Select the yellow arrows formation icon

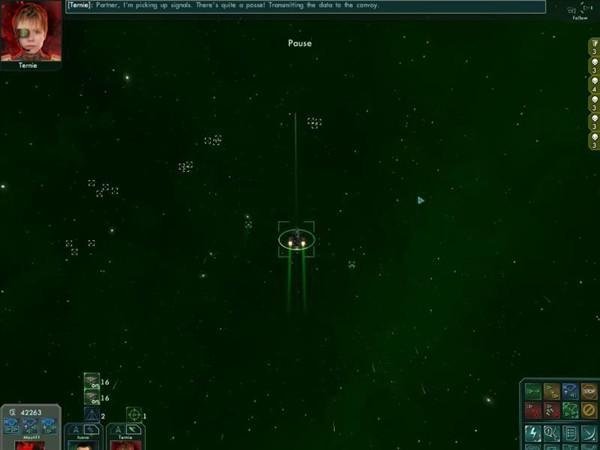pyautogui.click(x=552, y=391)
